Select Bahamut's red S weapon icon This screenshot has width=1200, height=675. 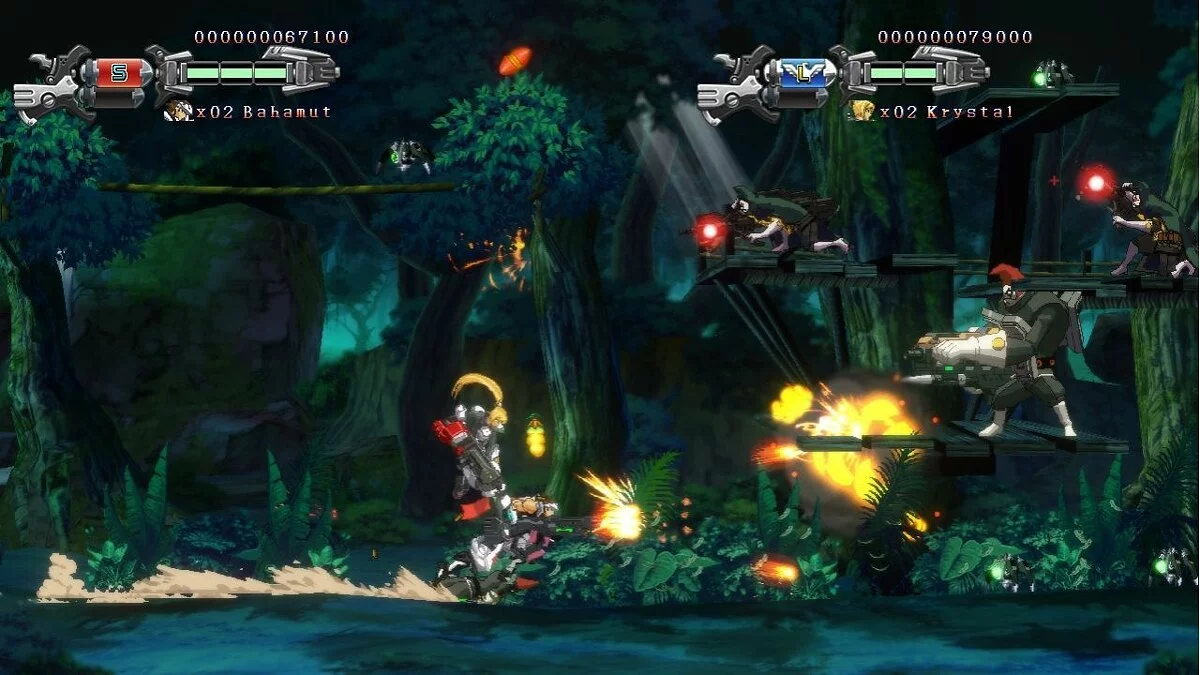118,72
